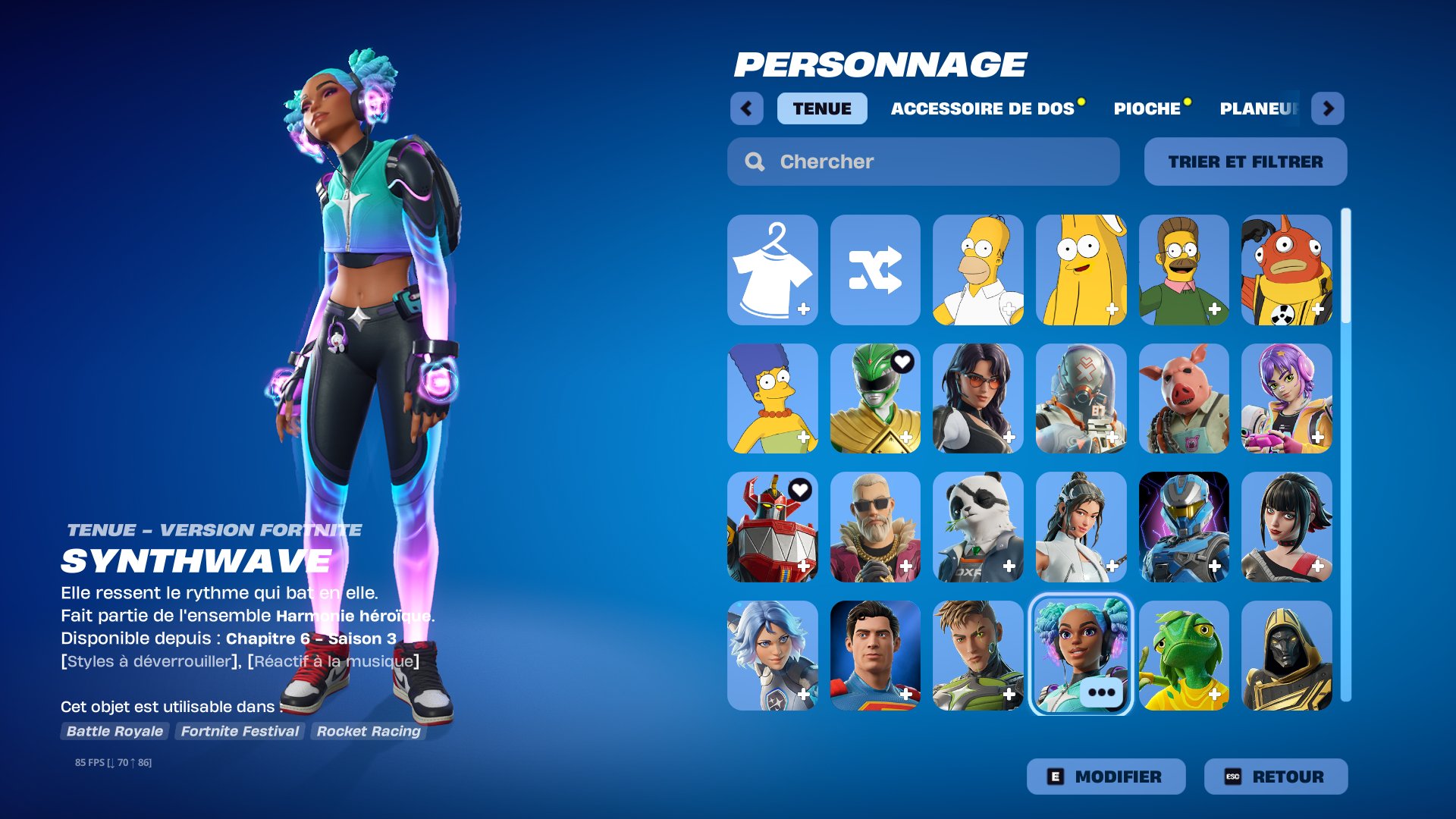Toggle the favorite heart on the red mech outfit
The width and height of the screenshot is (1456, 819).
pyautogui.click(x=800, y=491)
